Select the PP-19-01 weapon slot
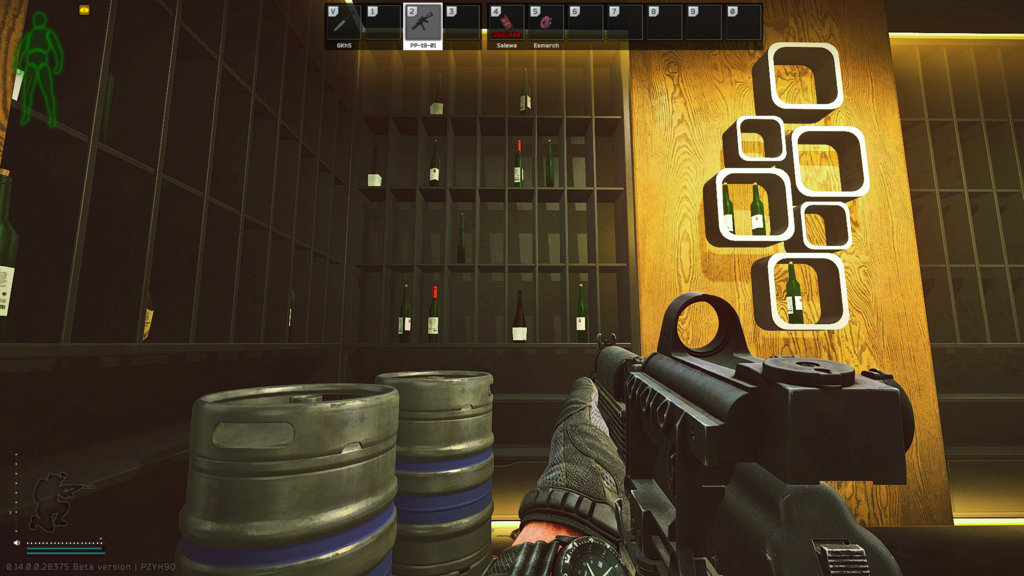The height and width of the screenshot is (576, 1024). click(423, 23)
